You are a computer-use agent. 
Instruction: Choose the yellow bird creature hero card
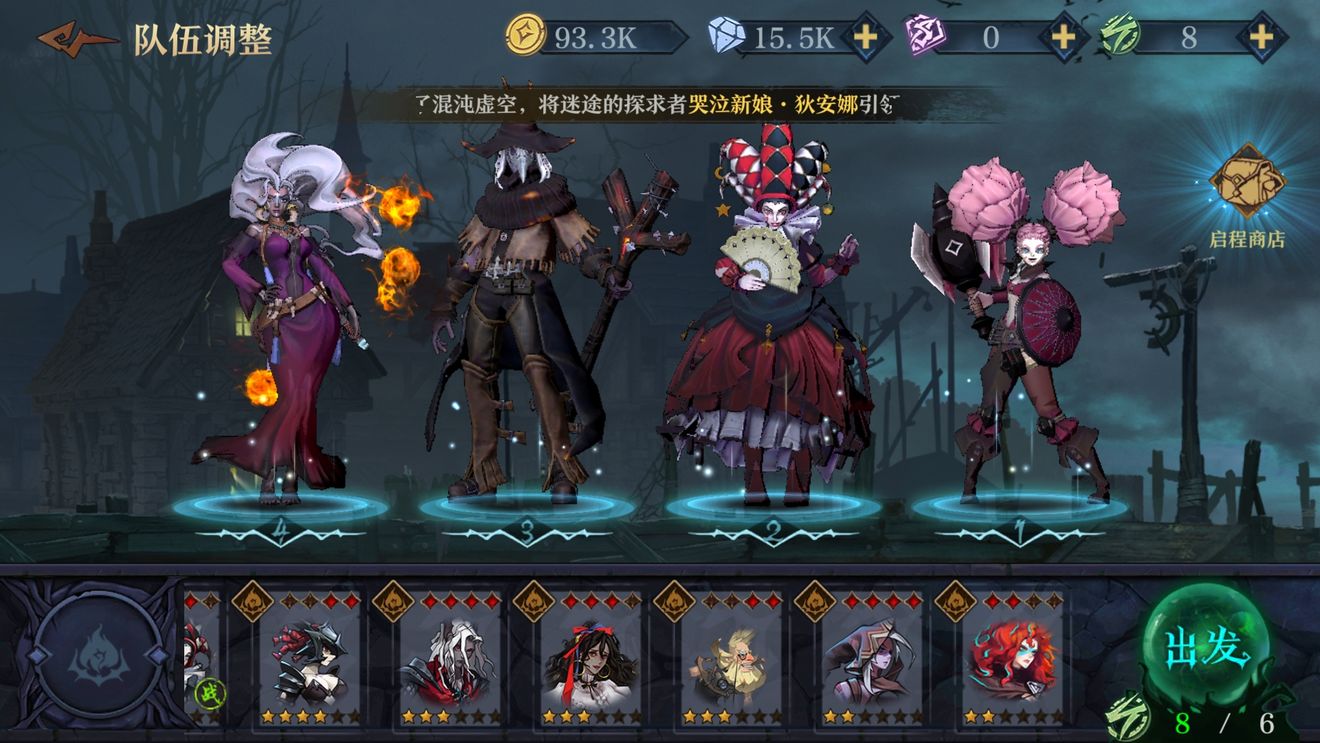pos(731,658)
